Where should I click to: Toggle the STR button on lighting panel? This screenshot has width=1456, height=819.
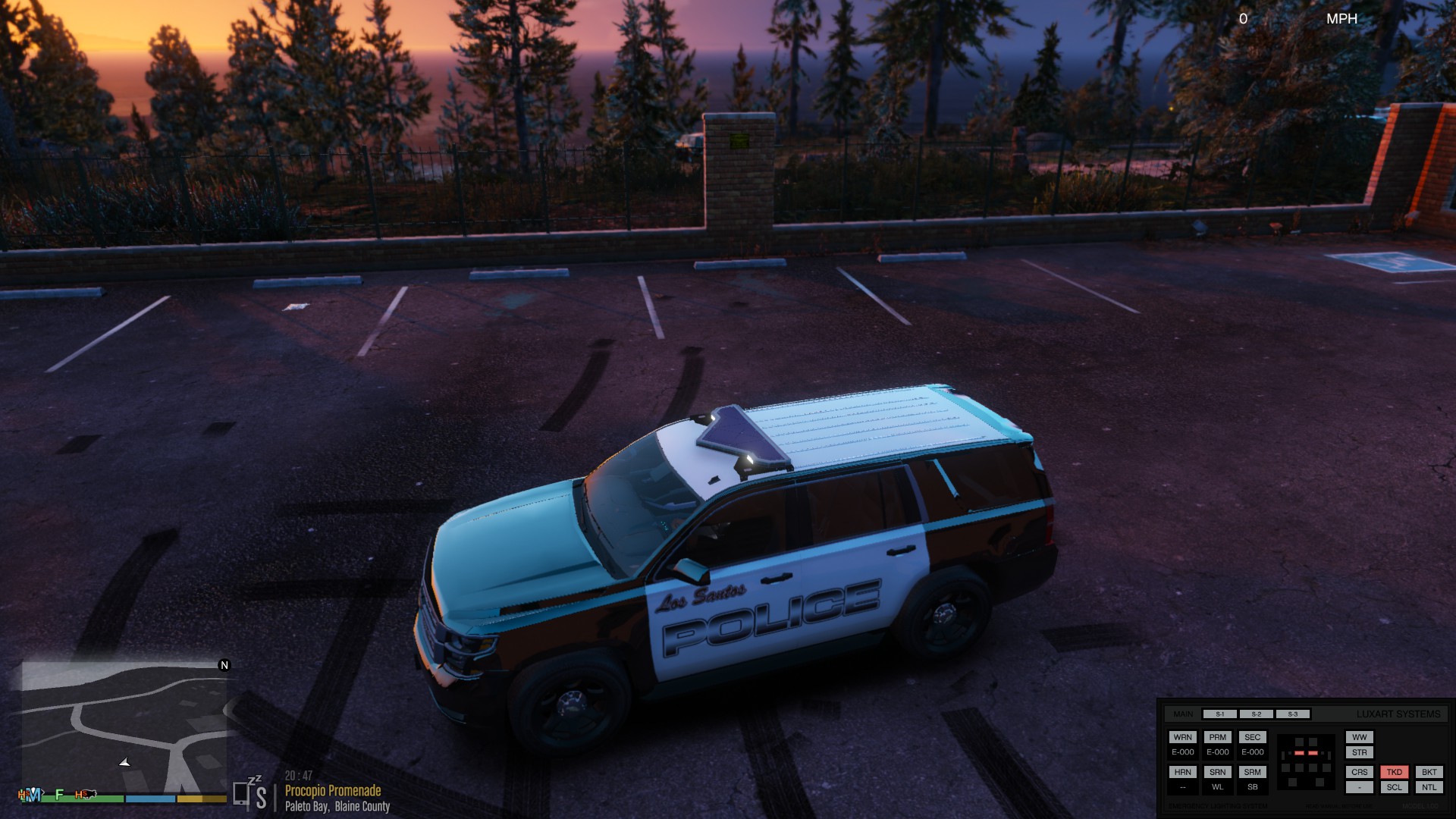(1359, 752)
